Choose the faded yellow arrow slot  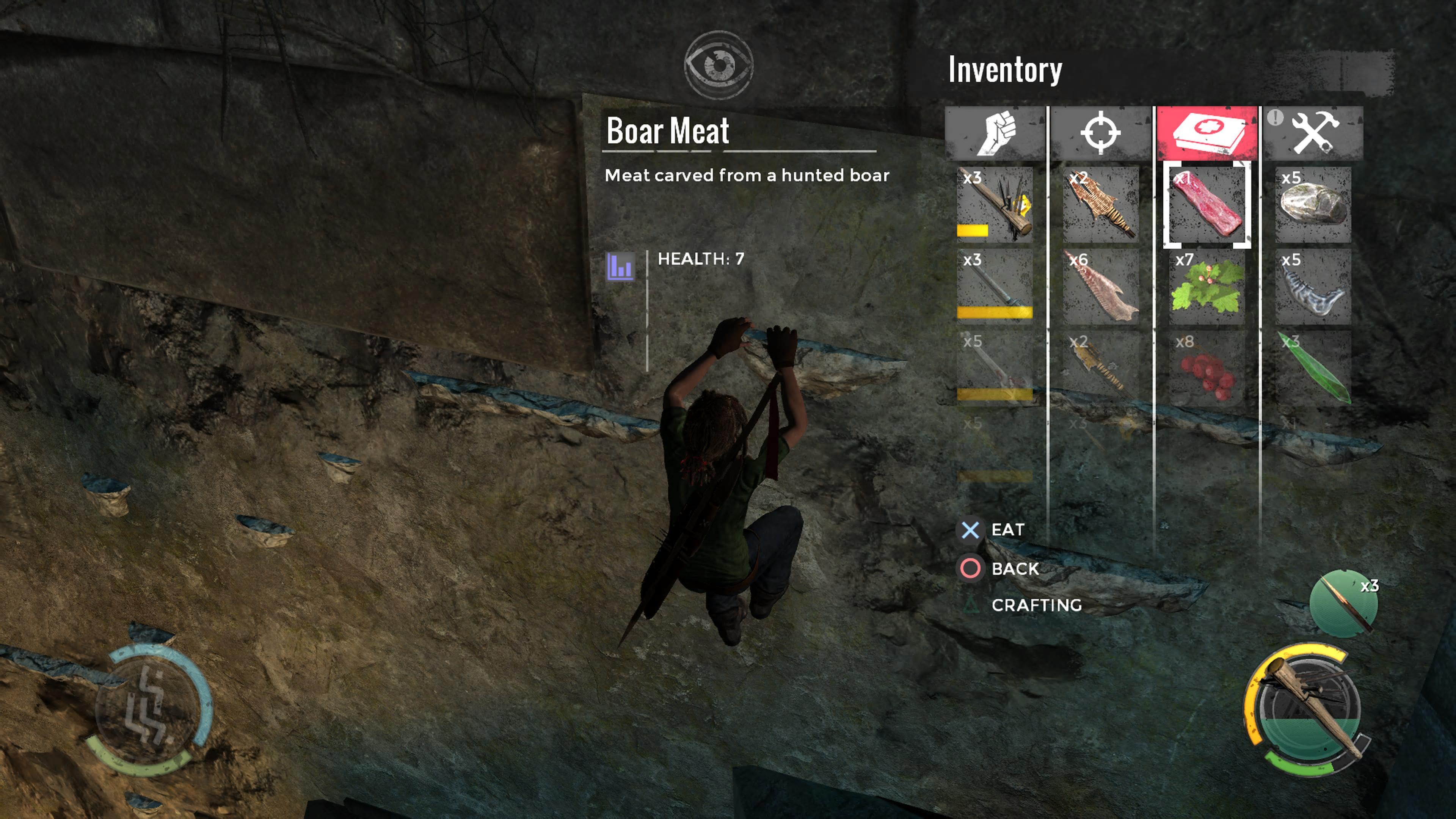click(x=1100, y=369)
